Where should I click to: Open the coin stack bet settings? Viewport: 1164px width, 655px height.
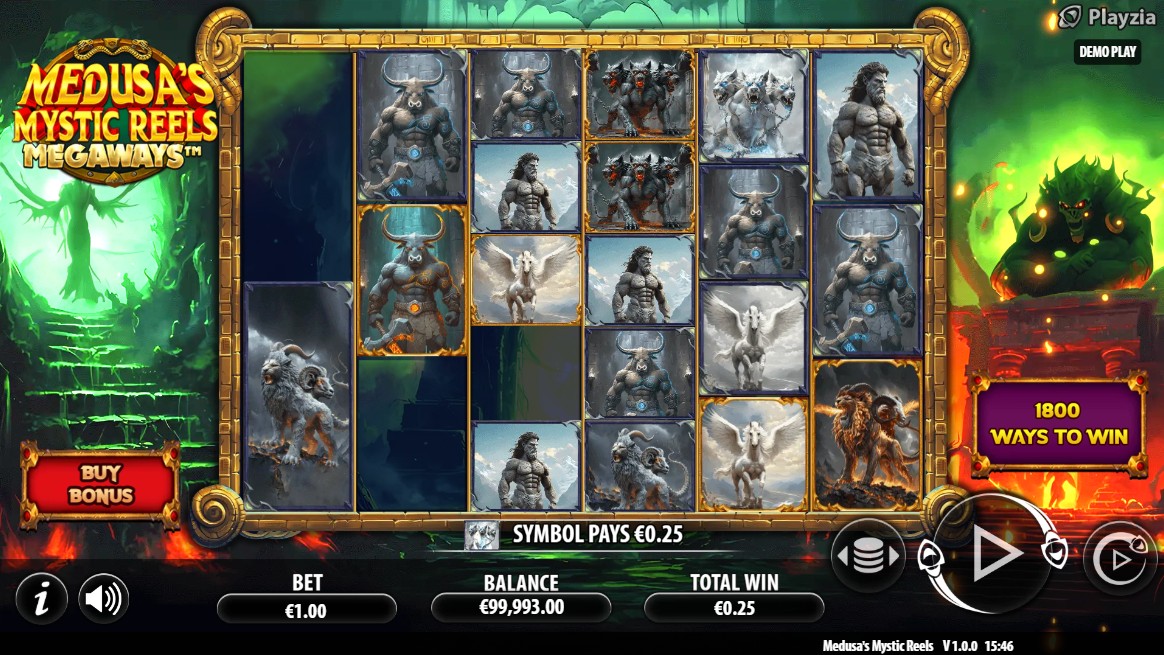tap(867, 557)
